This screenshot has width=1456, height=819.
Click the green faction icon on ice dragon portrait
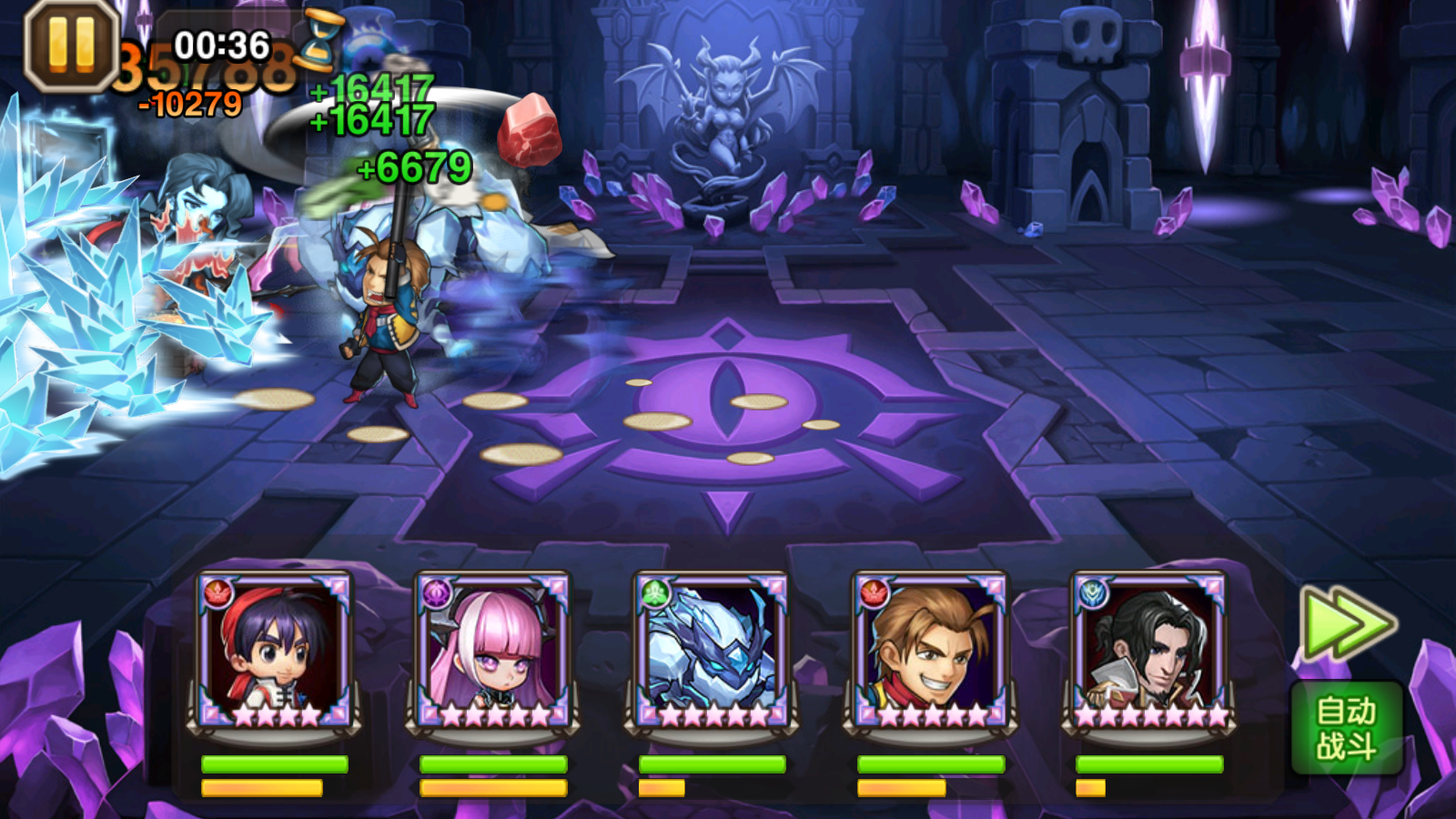click(653, 591)
